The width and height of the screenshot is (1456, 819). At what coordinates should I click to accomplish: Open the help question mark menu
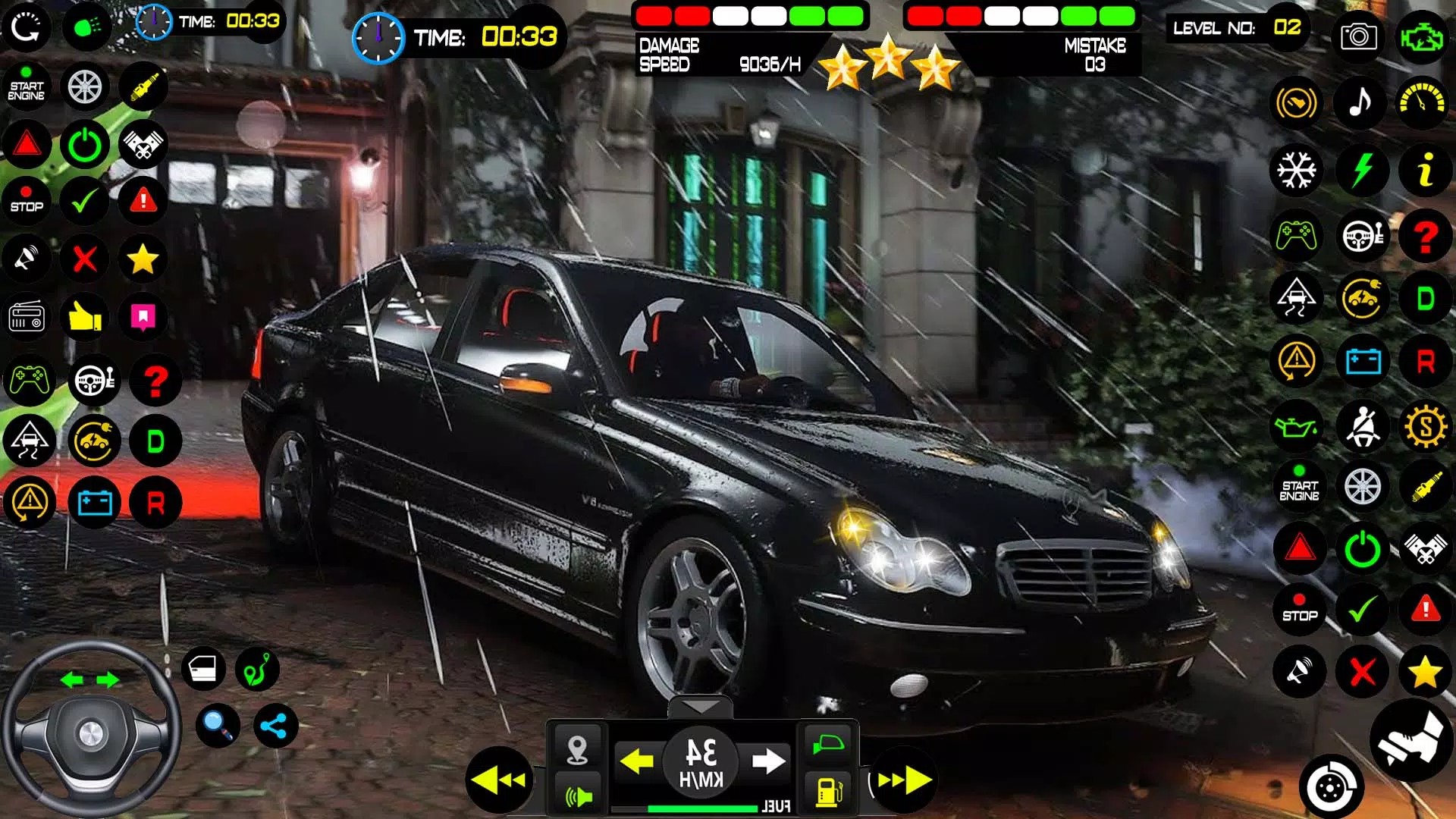click(x=1424, y=237)
